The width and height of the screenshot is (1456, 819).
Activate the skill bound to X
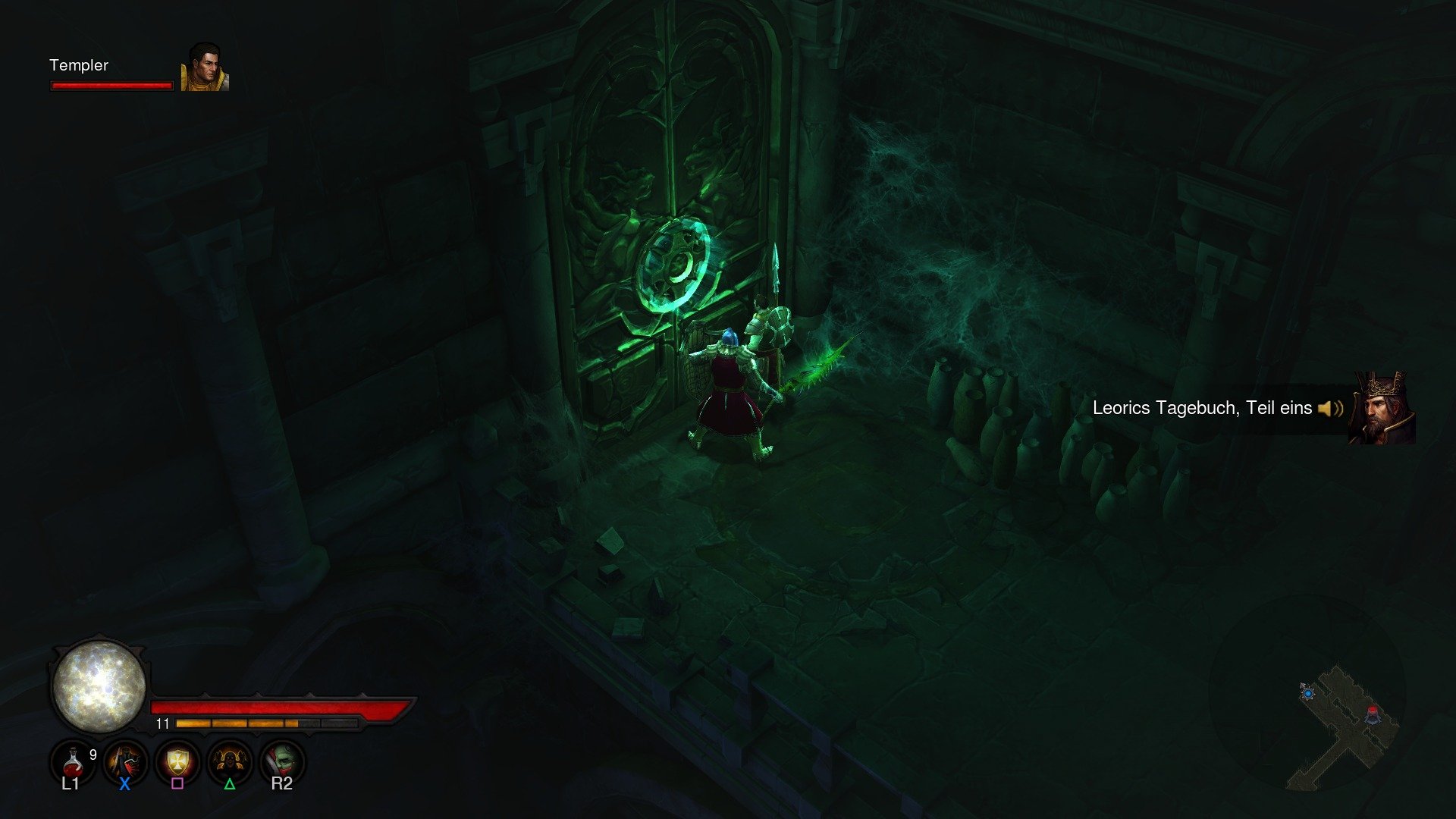124,762
